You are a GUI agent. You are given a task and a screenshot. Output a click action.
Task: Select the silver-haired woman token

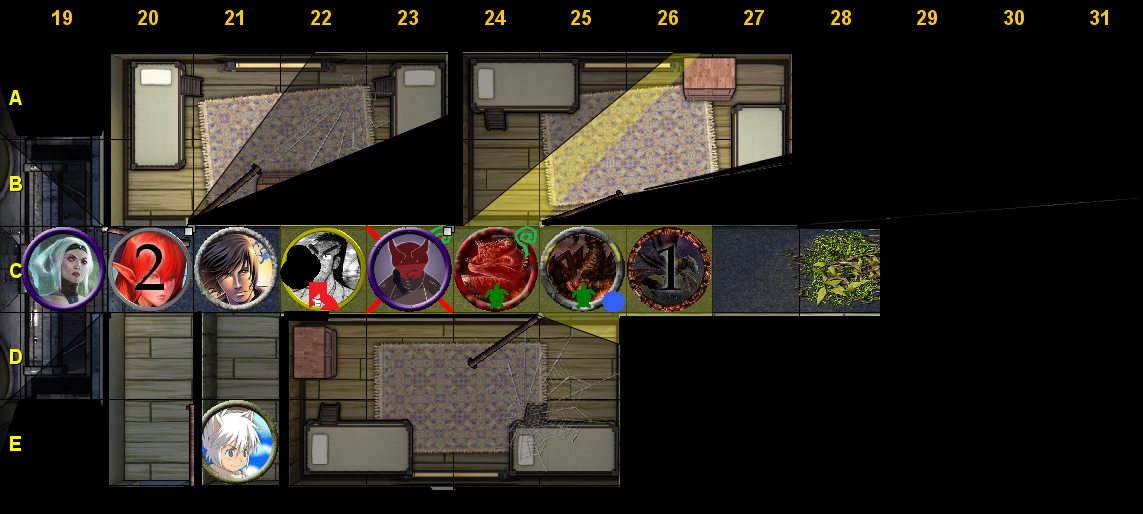point(64,270)
